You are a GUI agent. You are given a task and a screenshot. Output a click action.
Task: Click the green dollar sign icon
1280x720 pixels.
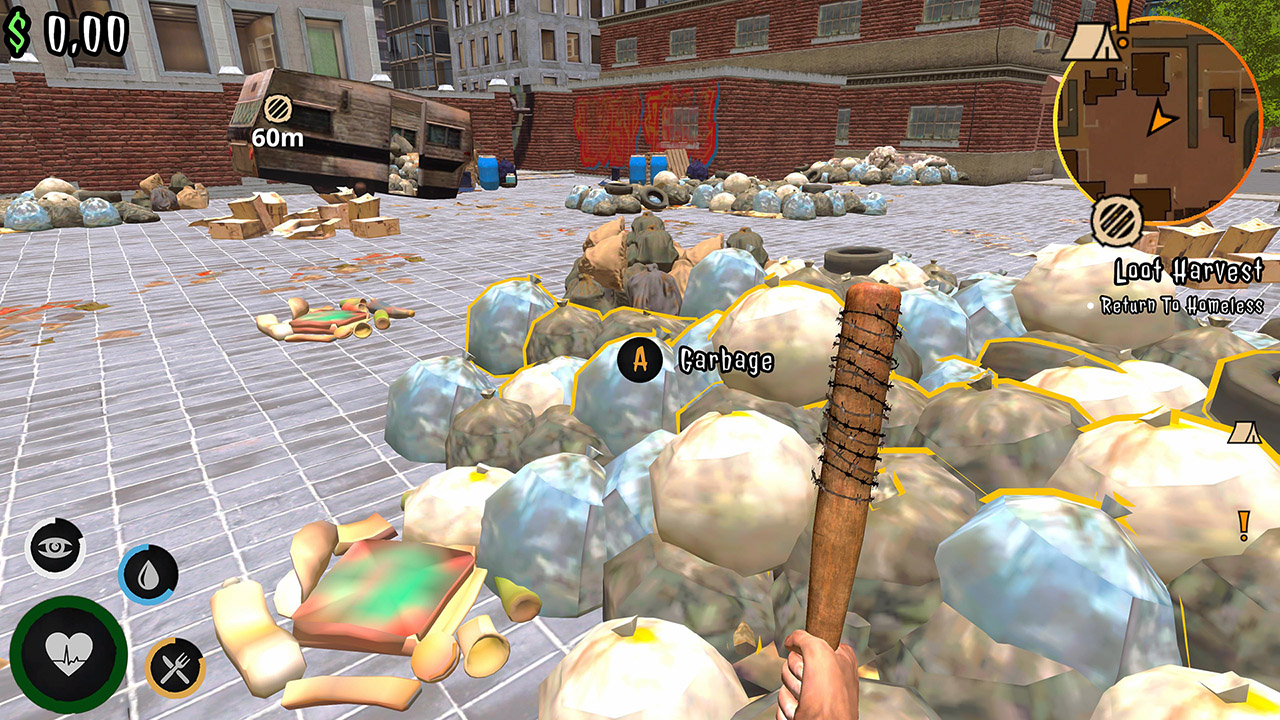(17, 32)
